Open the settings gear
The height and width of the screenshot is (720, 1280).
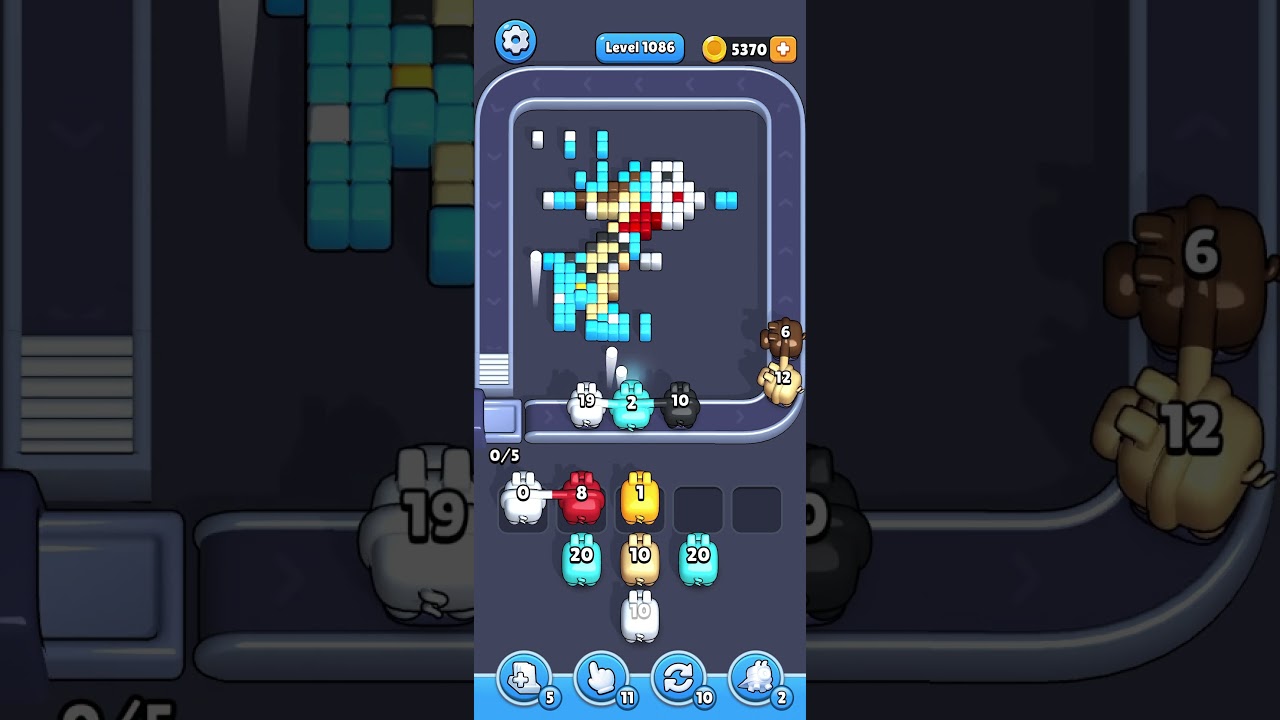[516, 42]
